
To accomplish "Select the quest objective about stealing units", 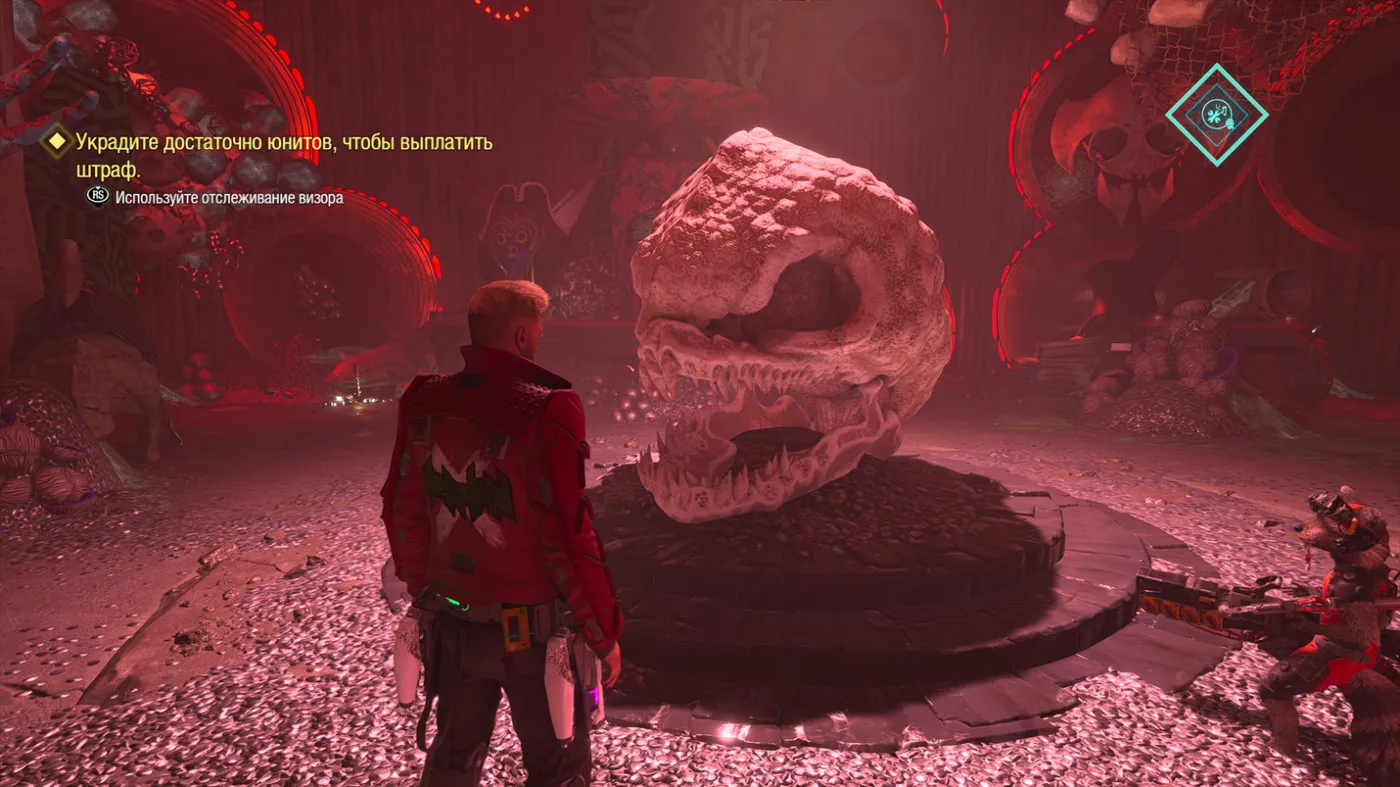I will click(x=284, y=156).
